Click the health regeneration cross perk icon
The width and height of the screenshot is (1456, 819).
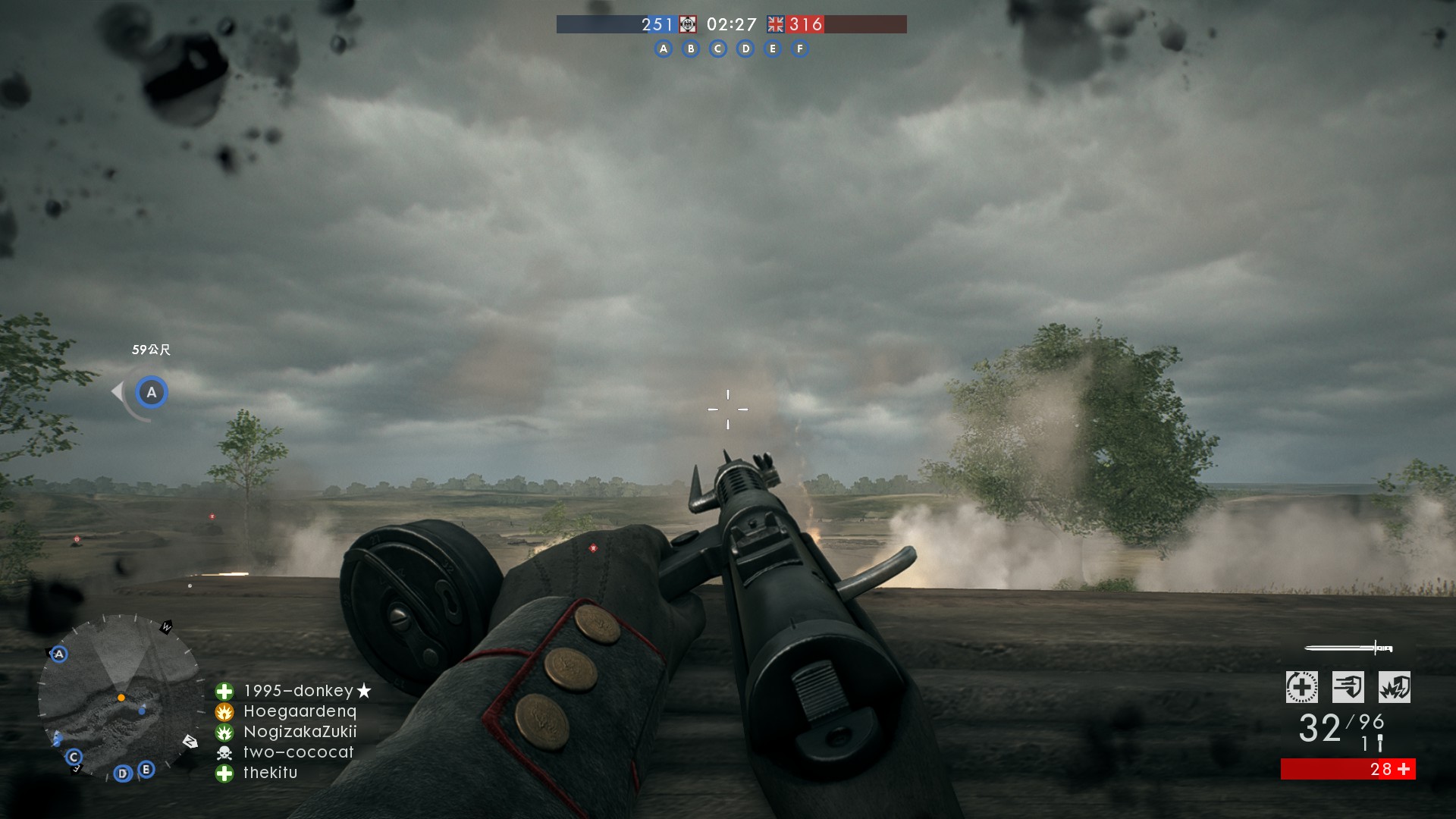1301,687
